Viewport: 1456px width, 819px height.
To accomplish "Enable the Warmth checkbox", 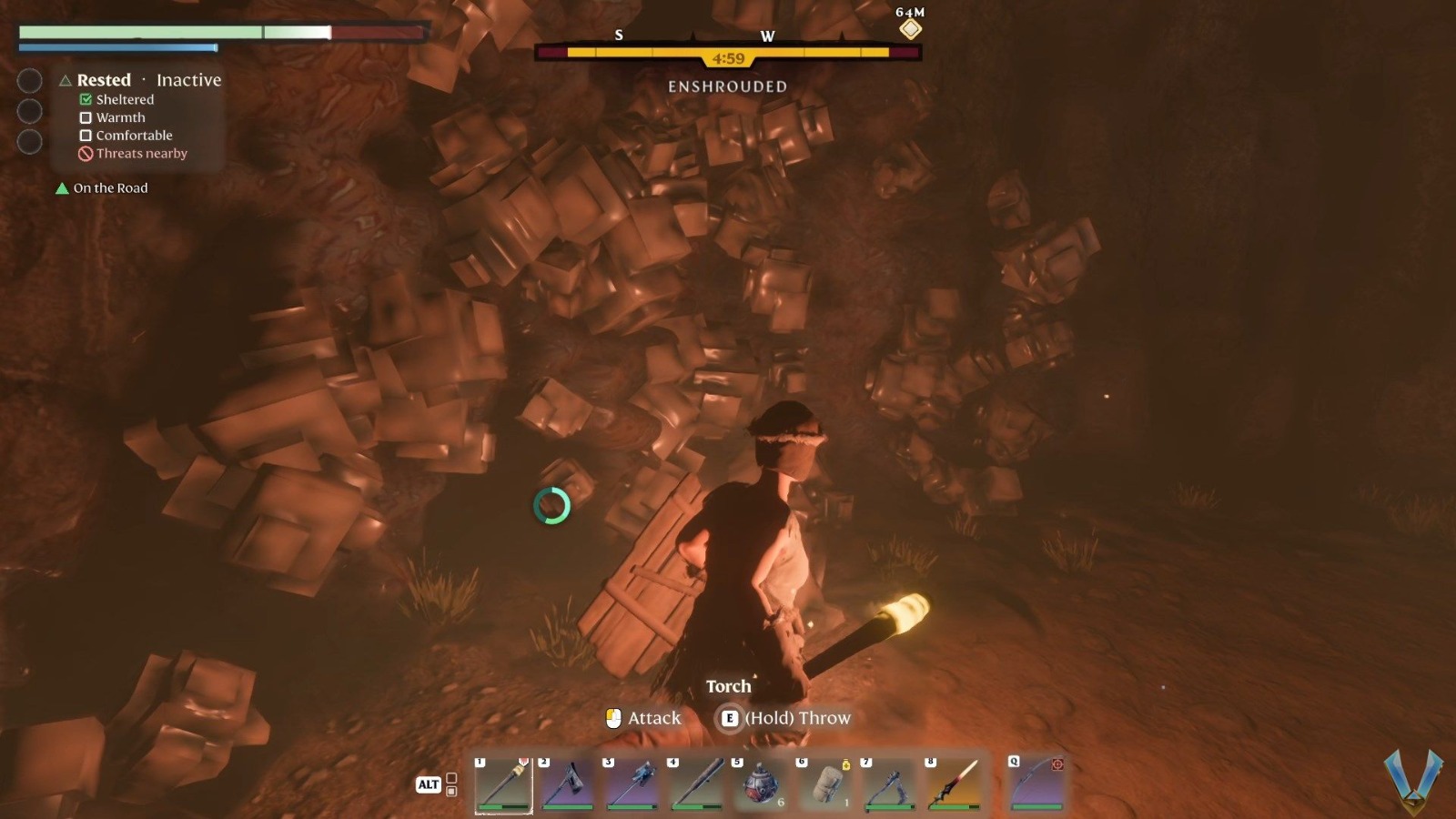I will pos(87,117).
